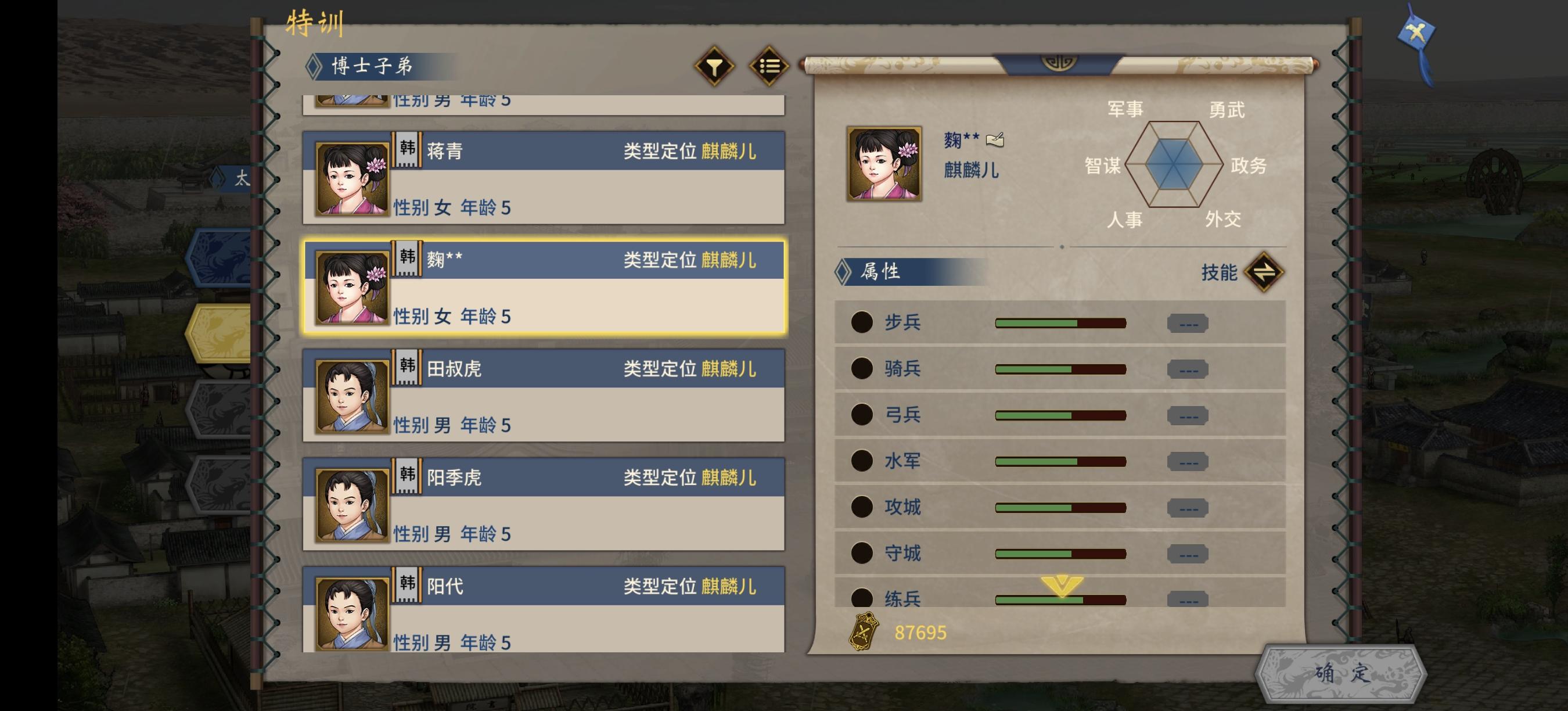Click the sort list icon beside the filter
The image size is (1568, 711).
(768, 67)
